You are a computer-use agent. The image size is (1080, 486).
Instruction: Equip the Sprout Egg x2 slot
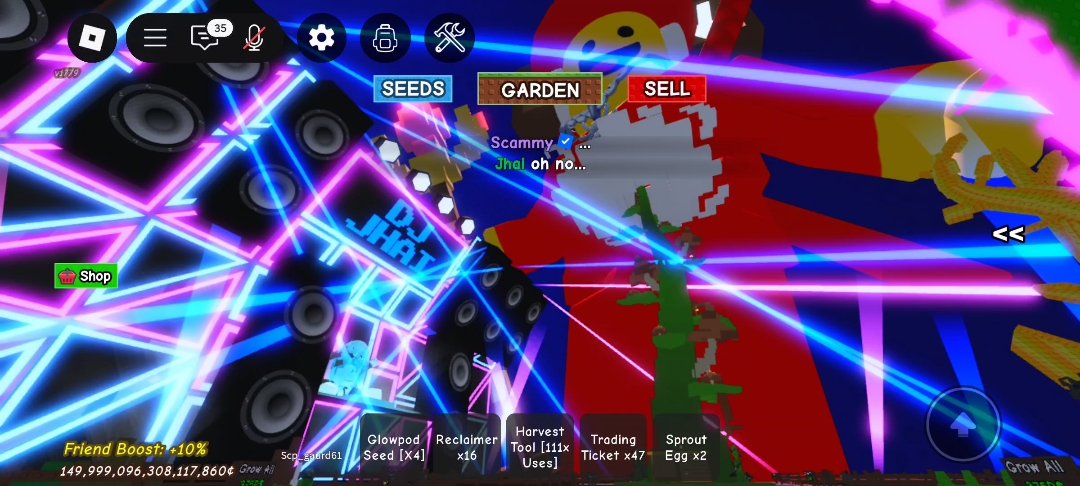click(x=686, y=446)
